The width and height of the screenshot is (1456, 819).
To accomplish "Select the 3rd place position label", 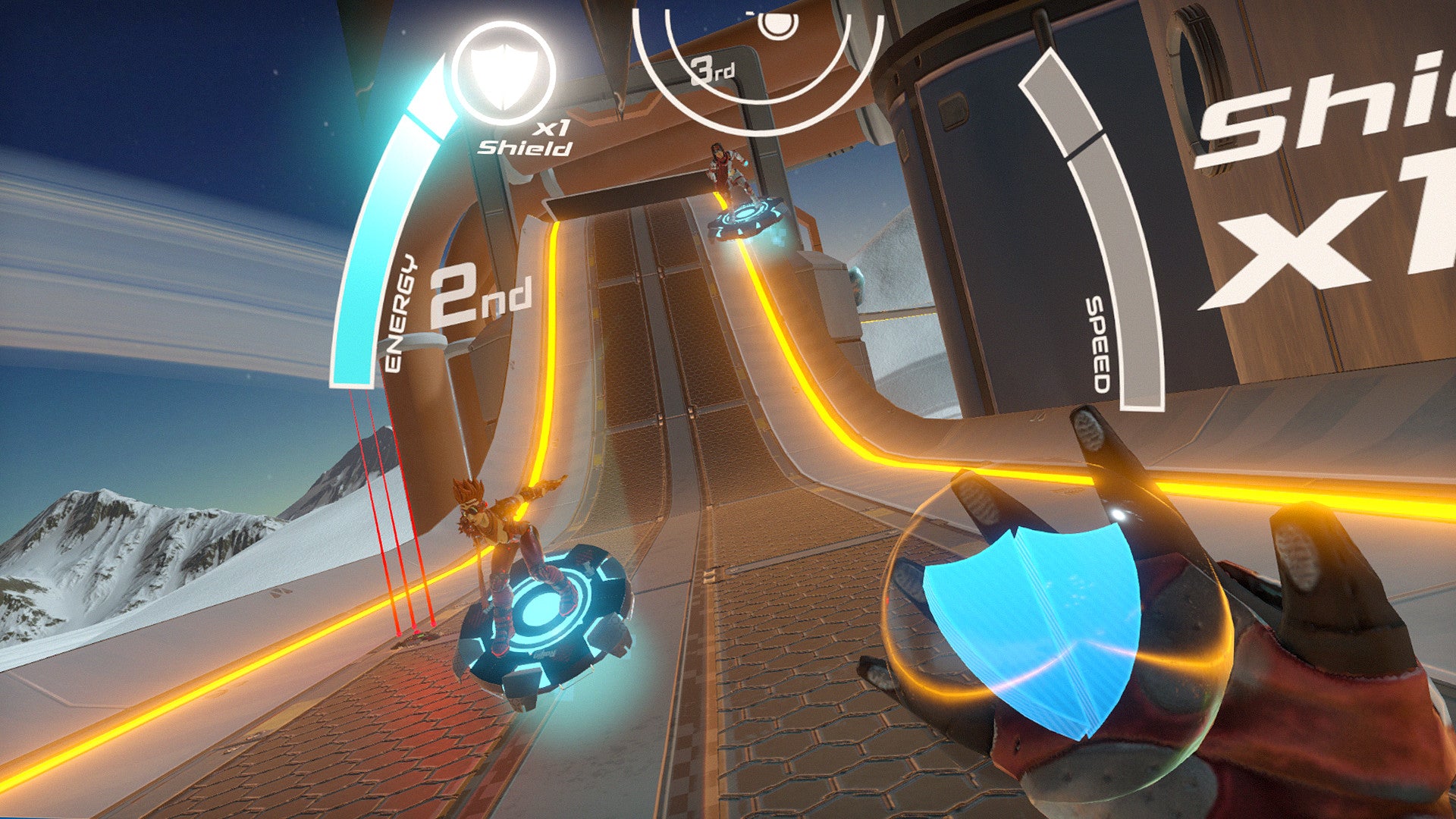I will point(713,70).
